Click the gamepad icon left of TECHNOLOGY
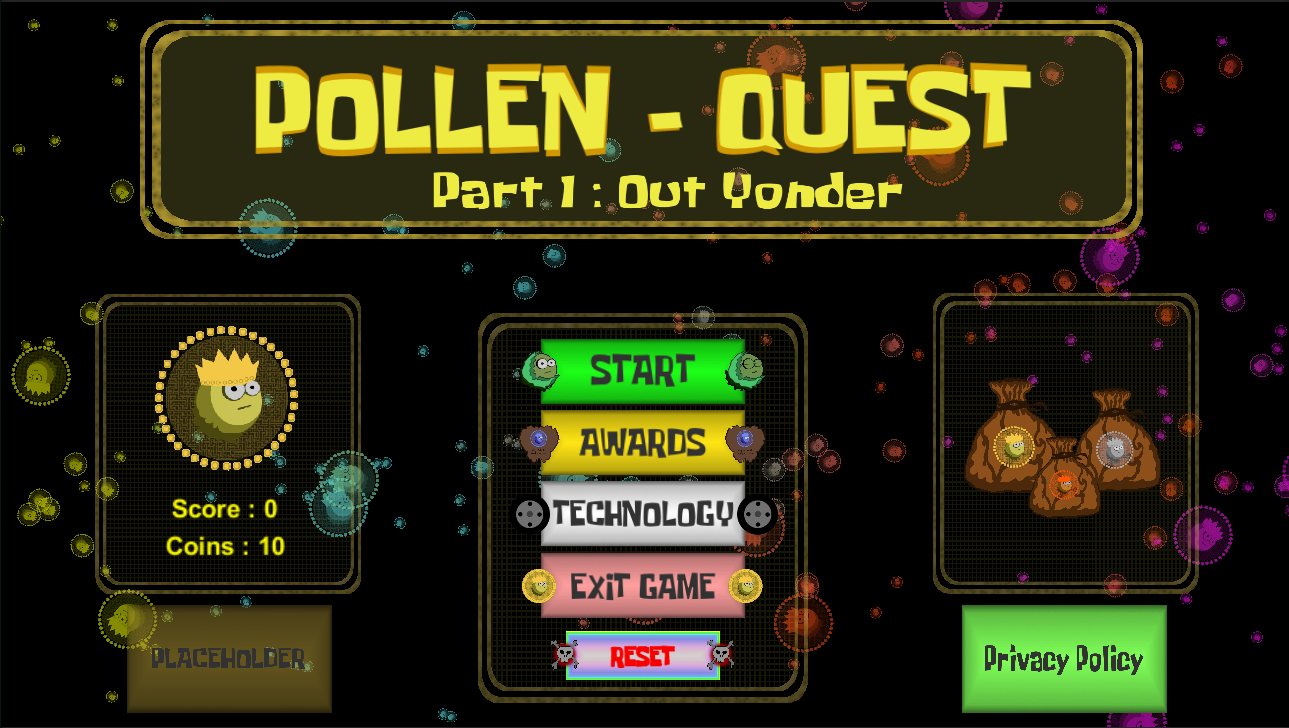This screenshot has height=728, width=1289. 529,516
